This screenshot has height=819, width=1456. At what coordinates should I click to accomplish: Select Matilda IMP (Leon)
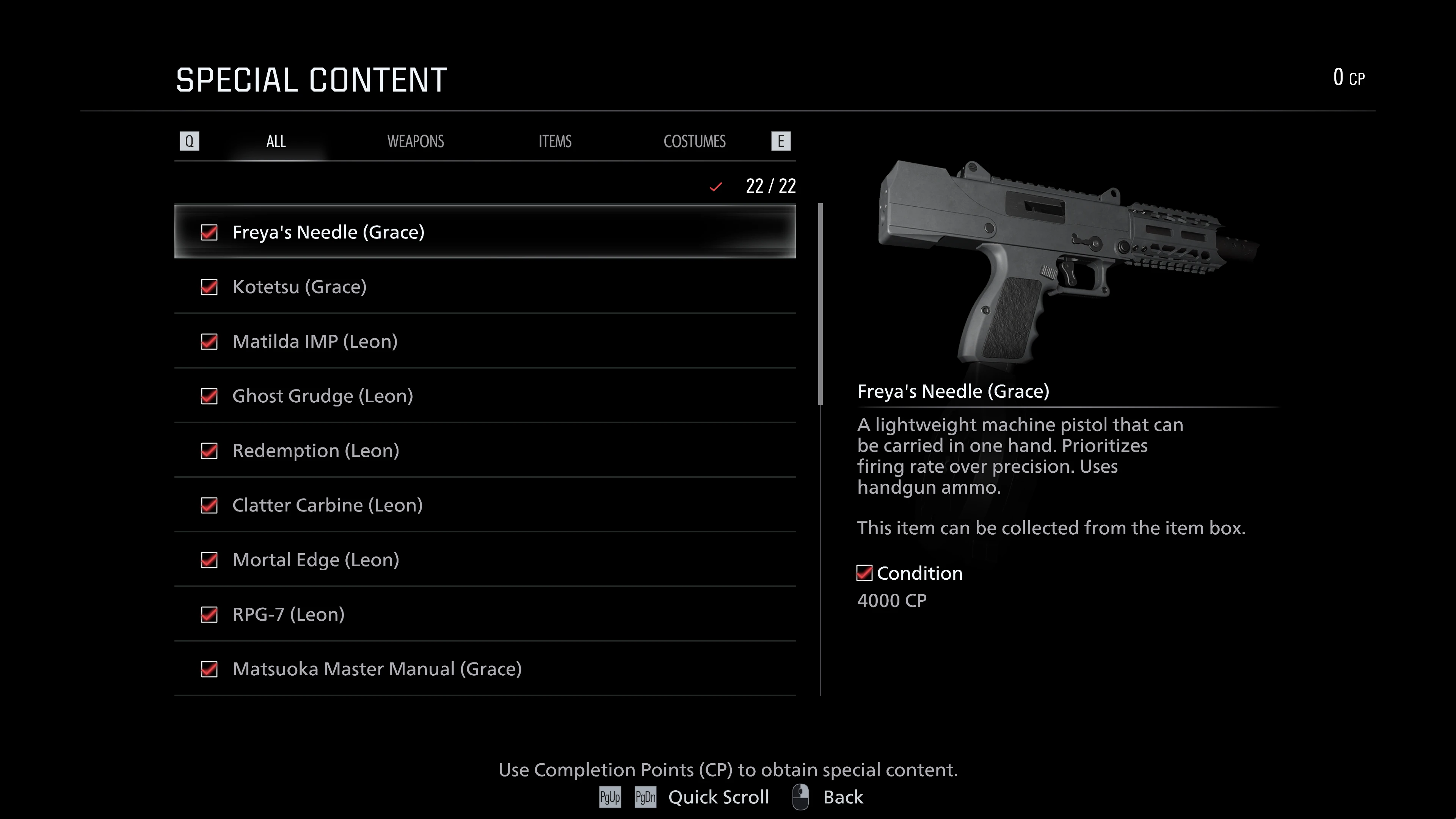(x=485, y=341)
